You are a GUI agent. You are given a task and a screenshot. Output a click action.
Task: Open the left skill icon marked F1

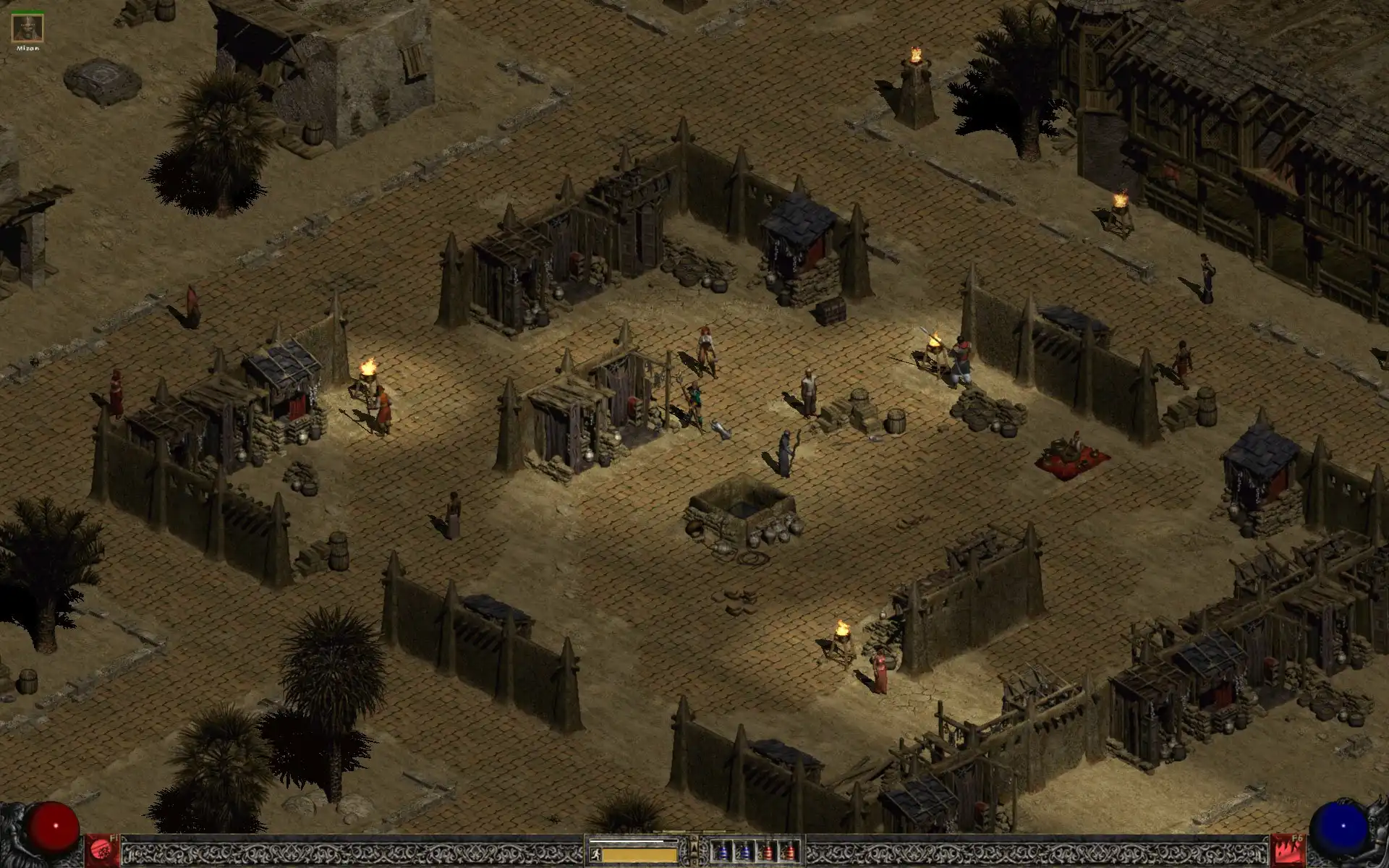[103, 850]
